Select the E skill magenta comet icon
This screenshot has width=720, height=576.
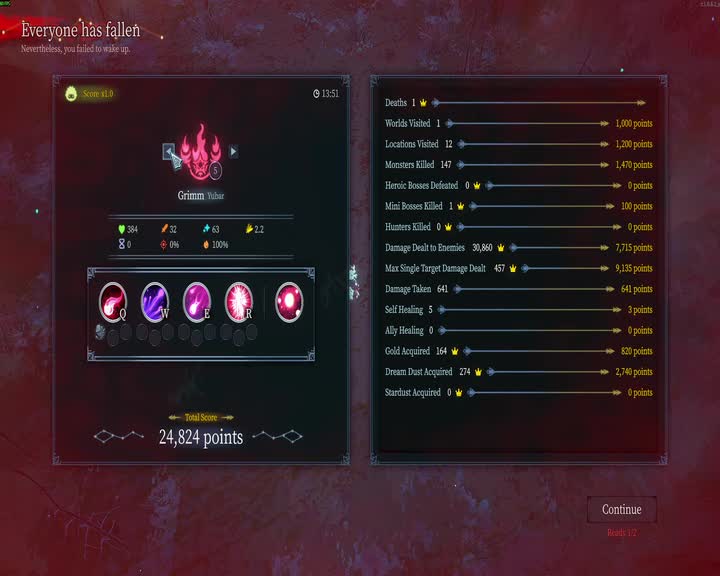coord(197,299)
